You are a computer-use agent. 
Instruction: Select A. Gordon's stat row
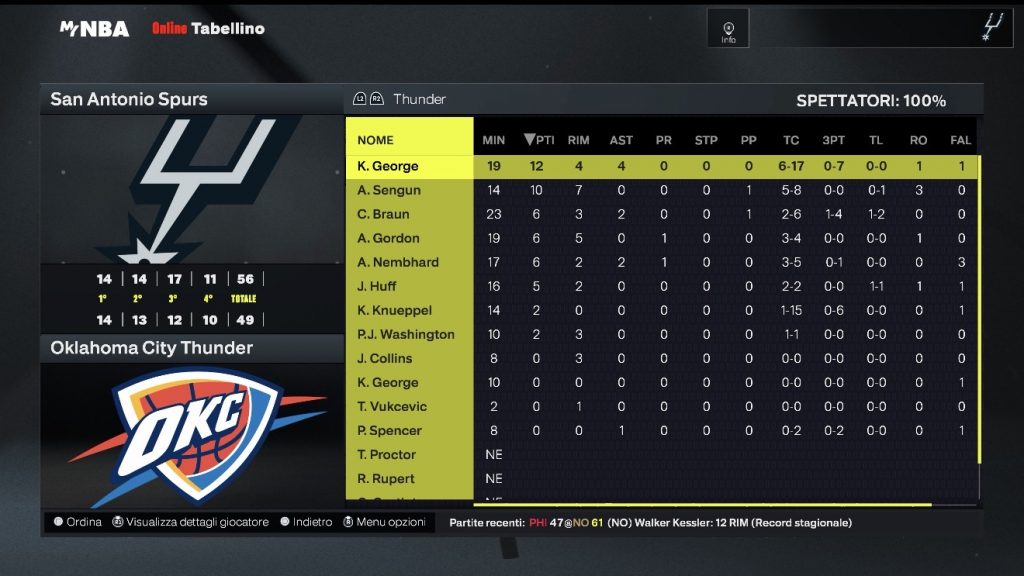[388, 238]
